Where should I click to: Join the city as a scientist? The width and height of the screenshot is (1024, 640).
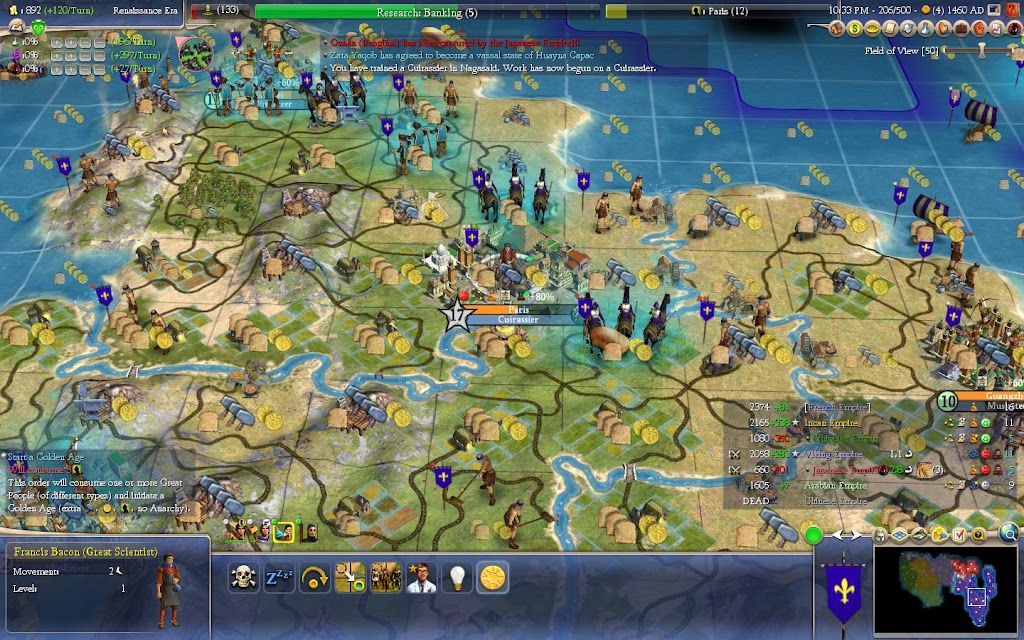[421, 576]
